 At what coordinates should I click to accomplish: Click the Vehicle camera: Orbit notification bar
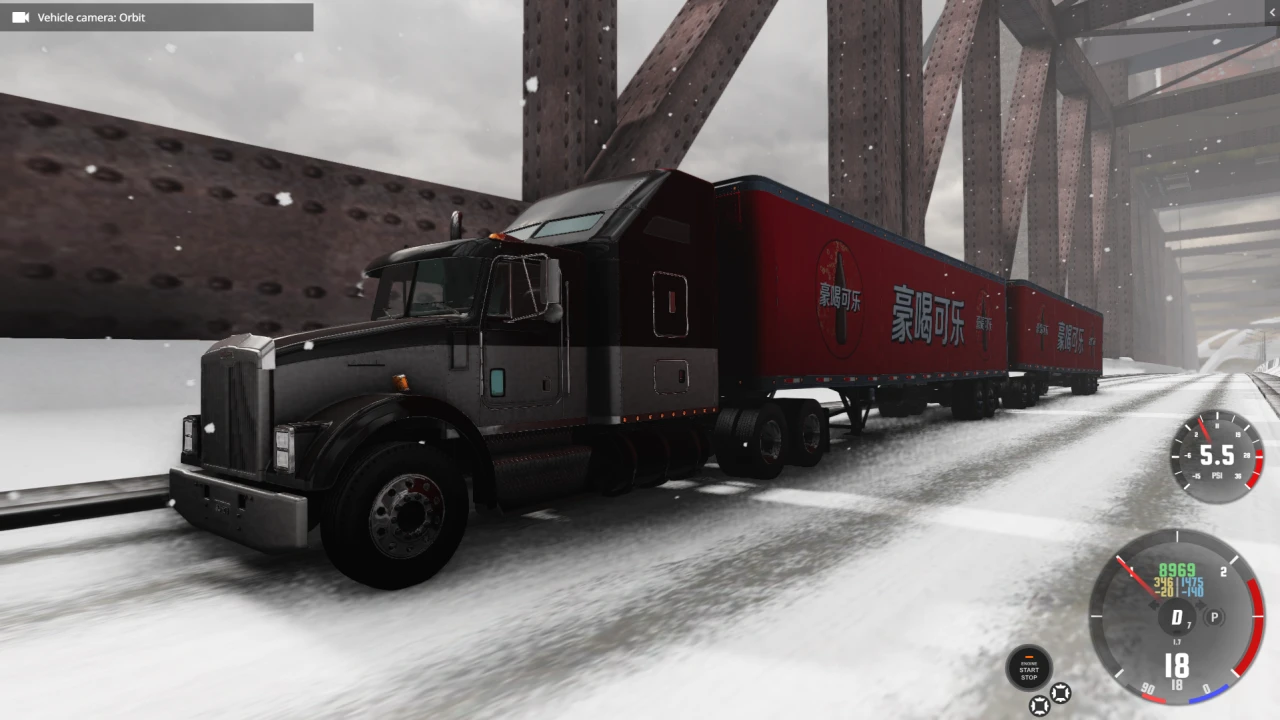point(157,17)
